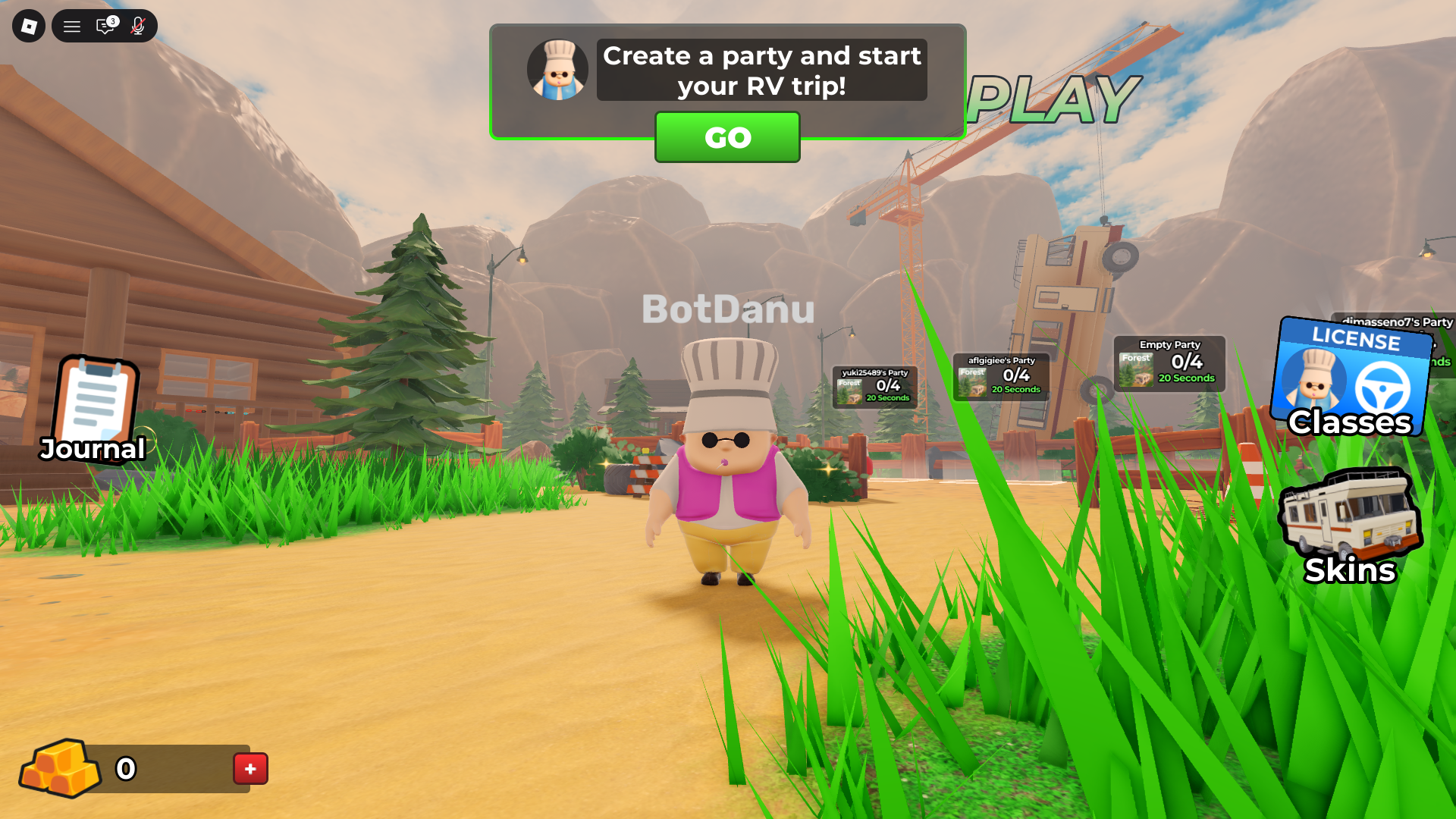1456x819 pixels.
Task: Open the chat showing 3 notifications
Action: click(105, 26)
